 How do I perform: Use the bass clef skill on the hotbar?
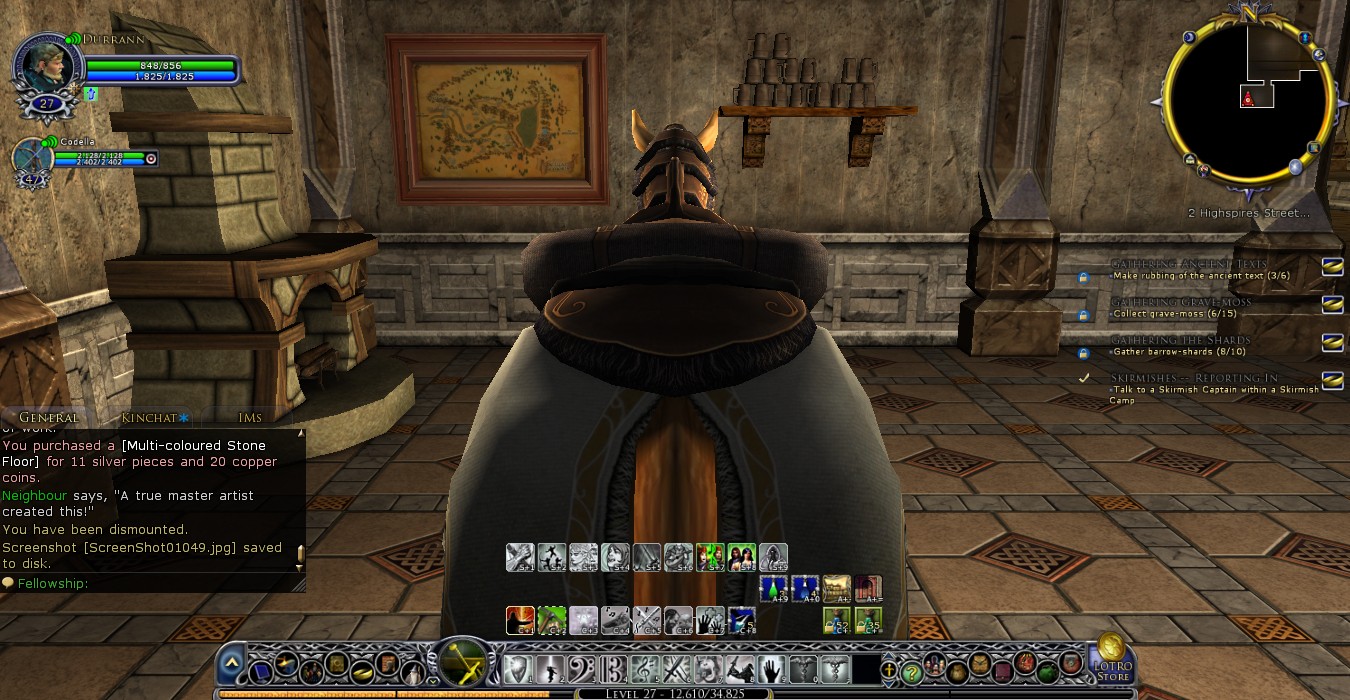580,668
